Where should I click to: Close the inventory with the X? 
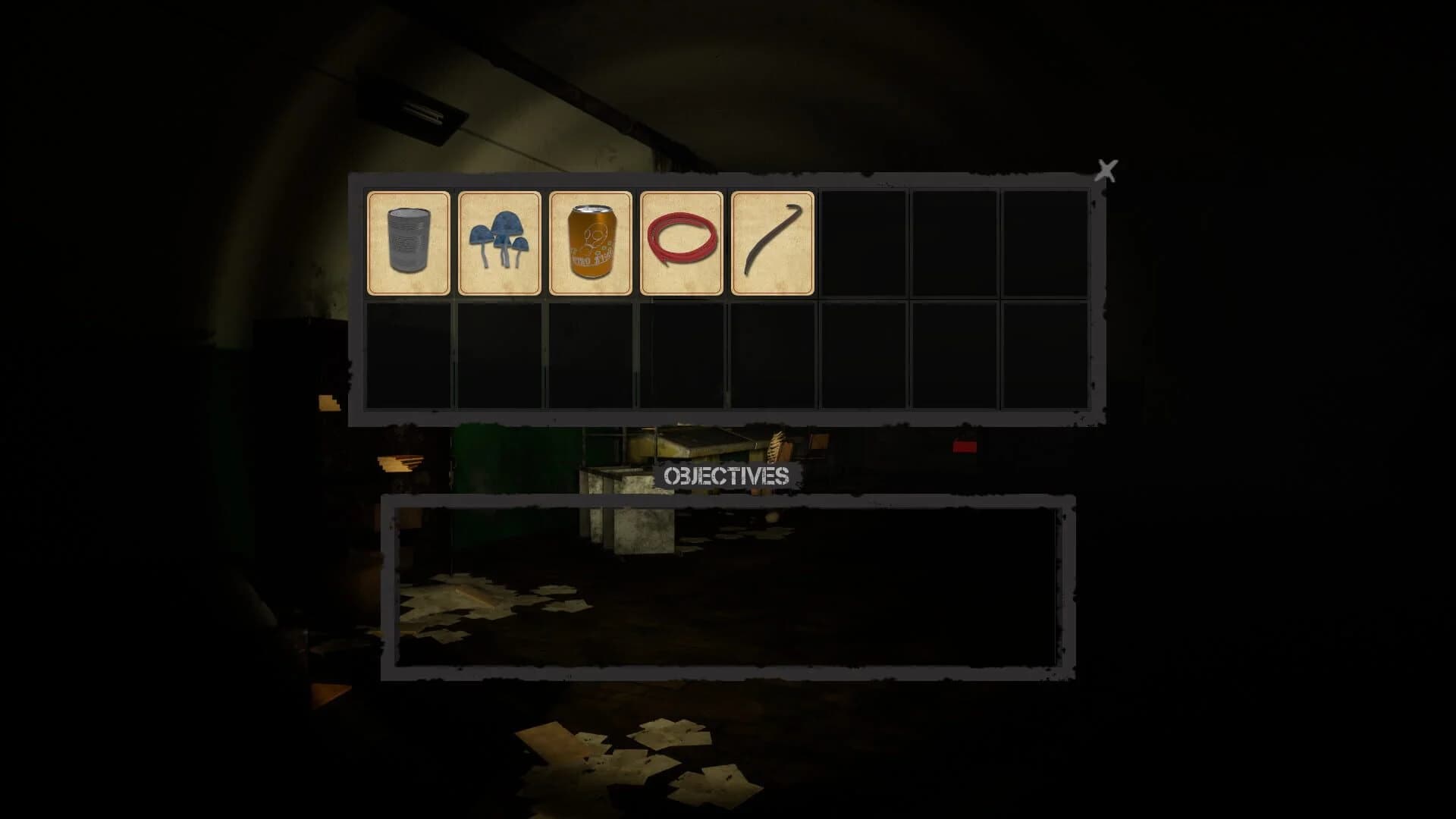[x=1106, y=170]
